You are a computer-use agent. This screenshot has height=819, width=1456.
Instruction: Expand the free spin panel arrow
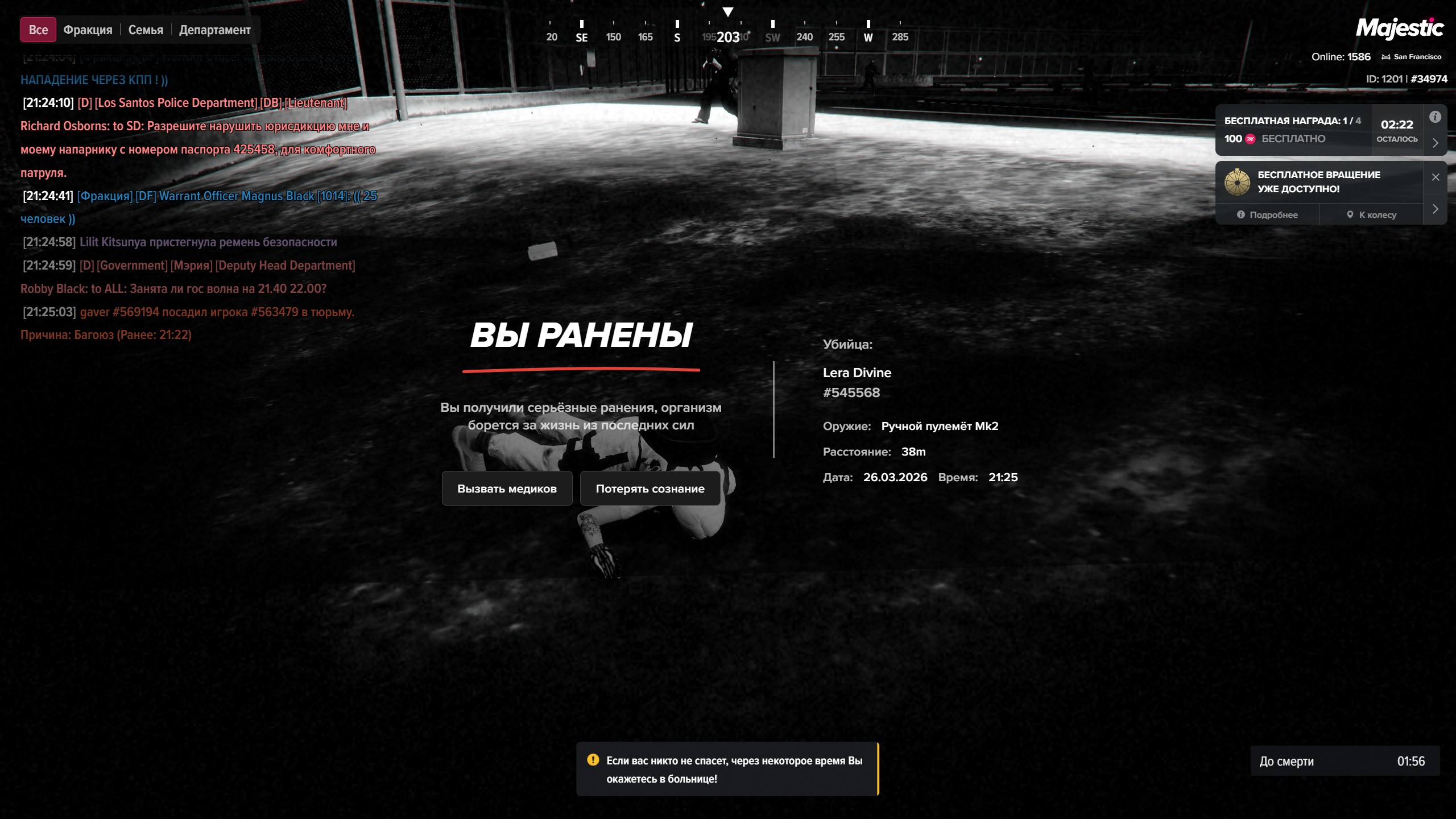(x=1435, y=209)
